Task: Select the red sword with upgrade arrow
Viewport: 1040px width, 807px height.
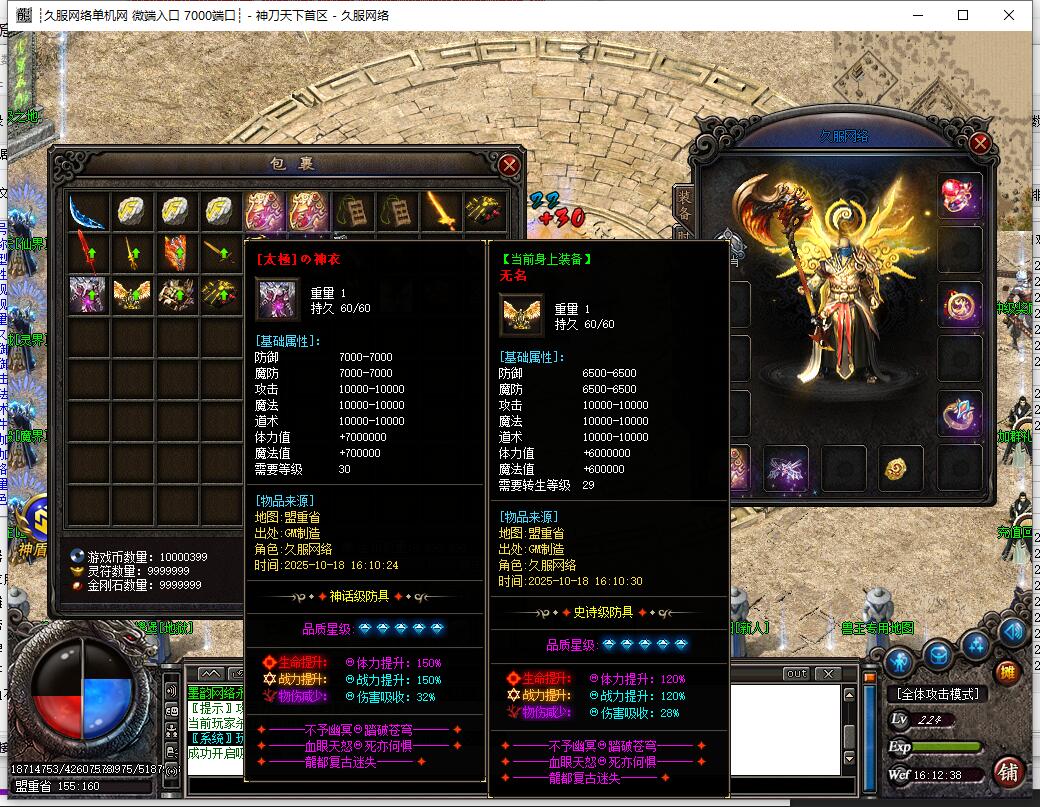Action: tap(87, 253)
